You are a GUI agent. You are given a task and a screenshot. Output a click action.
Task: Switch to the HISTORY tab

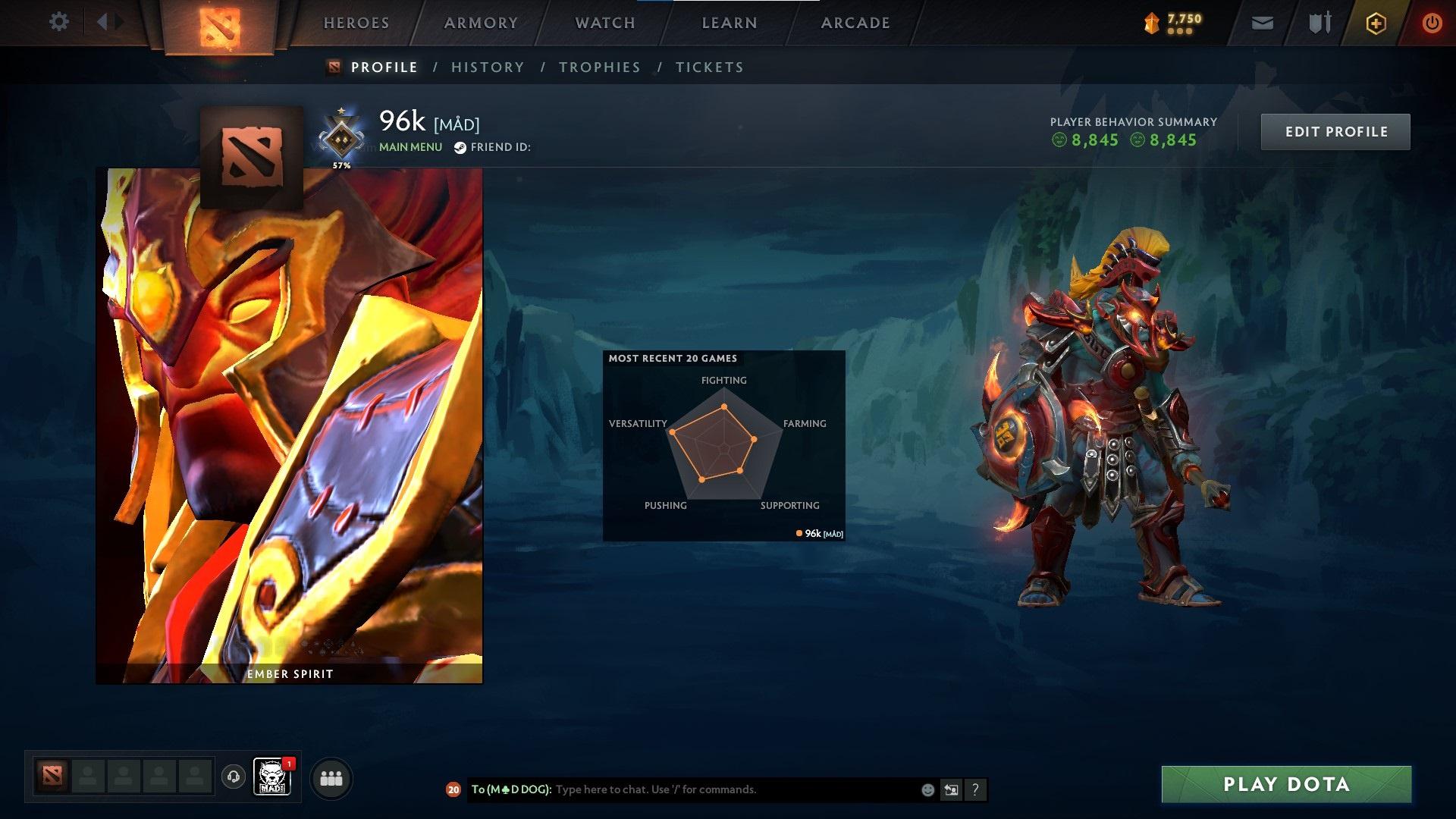(487, 67)
